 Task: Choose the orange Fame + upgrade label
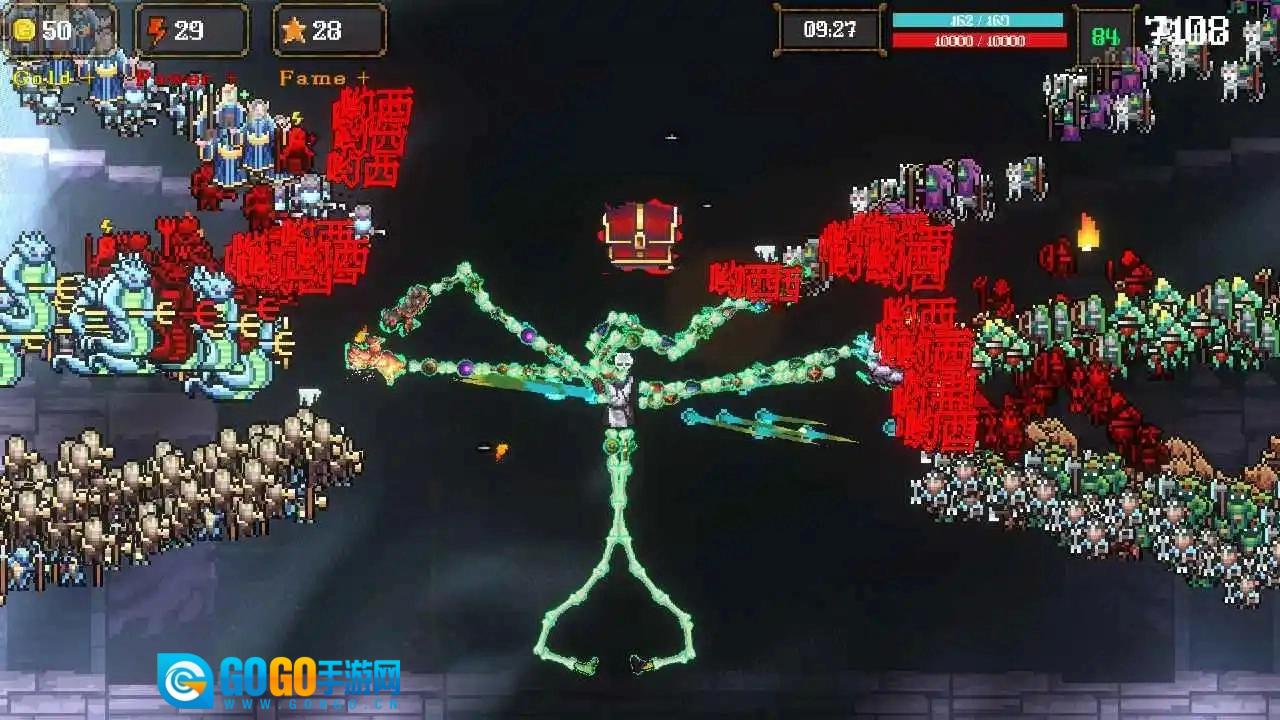324,78
